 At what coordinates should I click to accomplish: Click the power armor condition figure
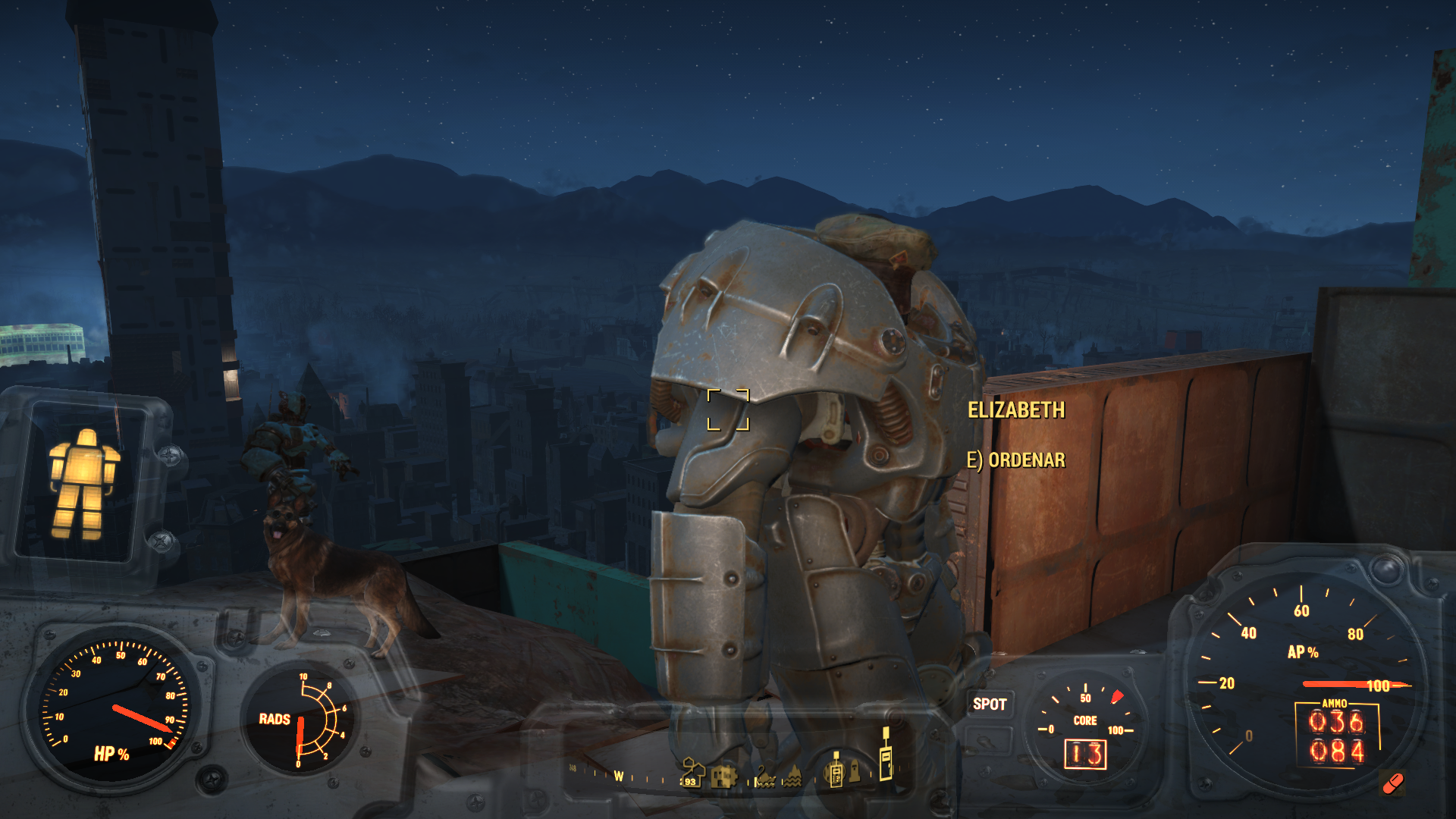point(82,484)
